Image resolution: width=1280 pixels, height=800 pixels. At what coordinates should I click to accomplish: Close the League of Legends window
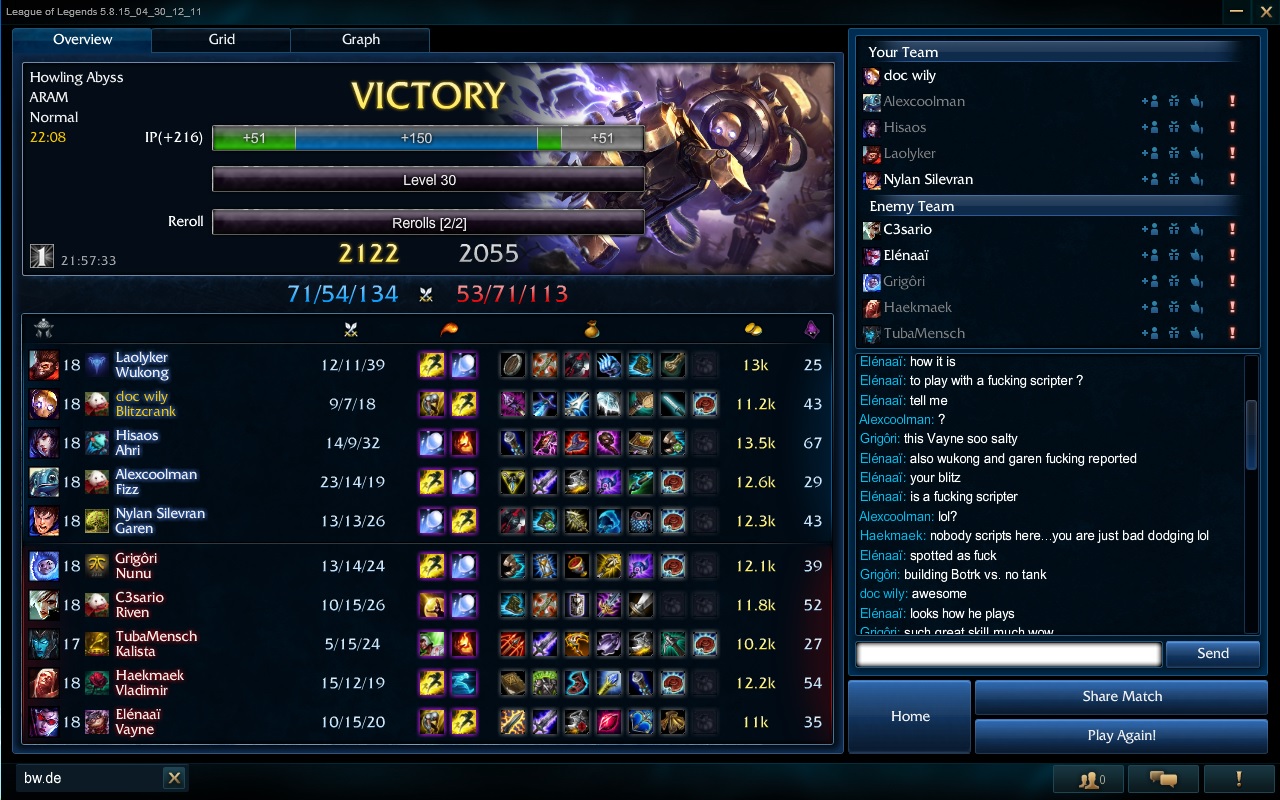[1265, 11]
